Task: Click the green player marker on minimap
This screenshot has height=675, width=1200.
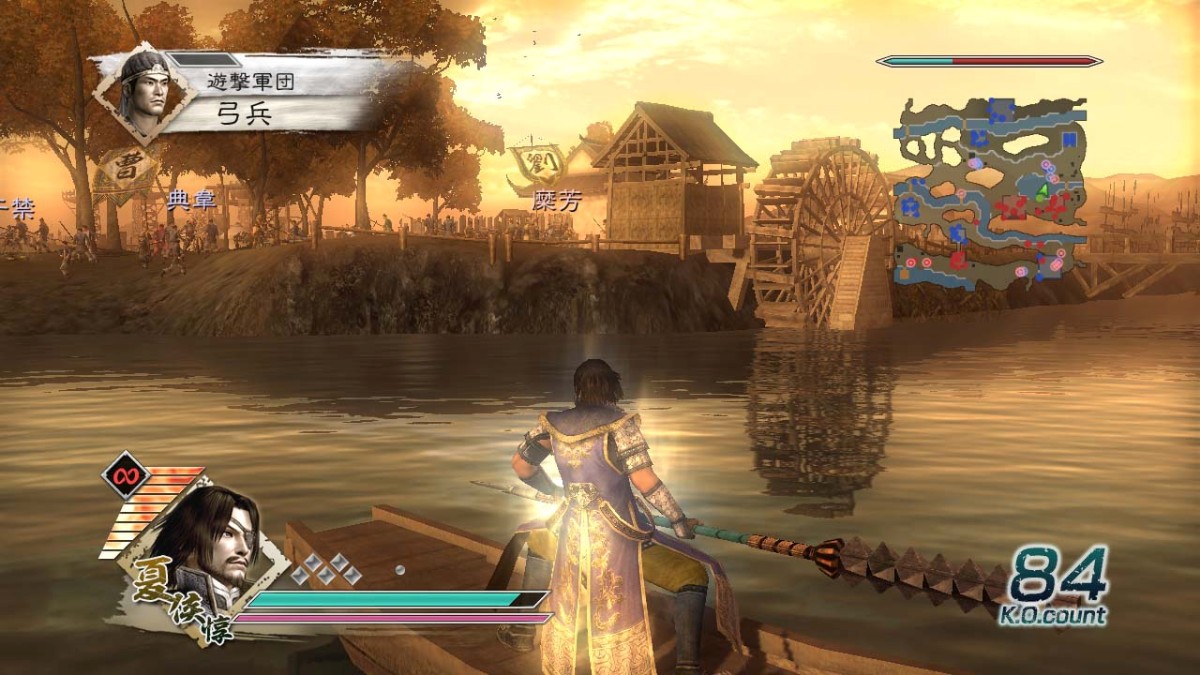Action: click(1041, 190)
